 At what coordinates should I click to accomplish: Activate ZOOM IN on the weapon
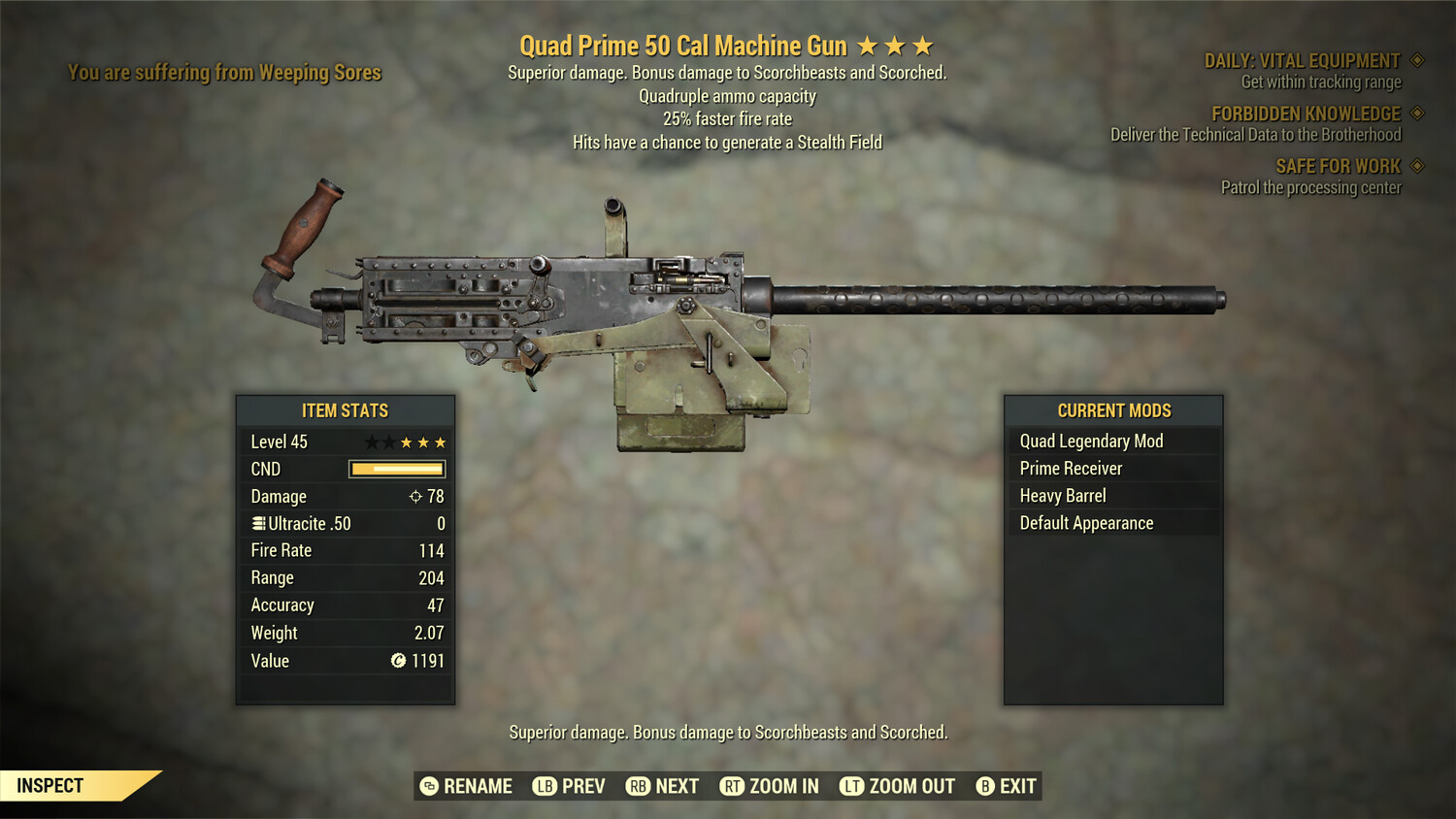pos(770,786)
